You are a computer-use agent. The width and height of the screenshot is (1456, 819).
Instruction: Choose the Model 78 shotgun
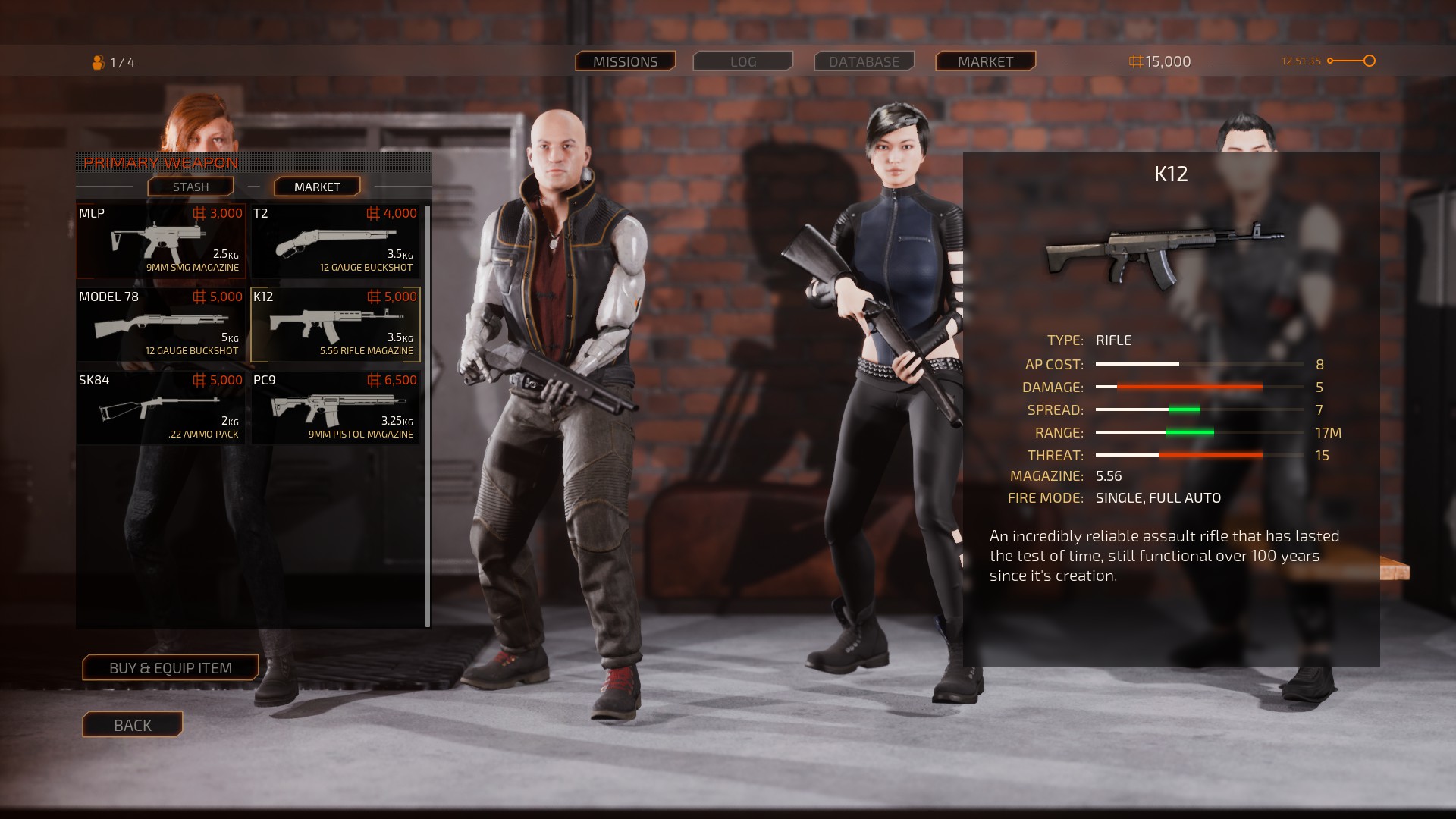click(x=161, y=324)
